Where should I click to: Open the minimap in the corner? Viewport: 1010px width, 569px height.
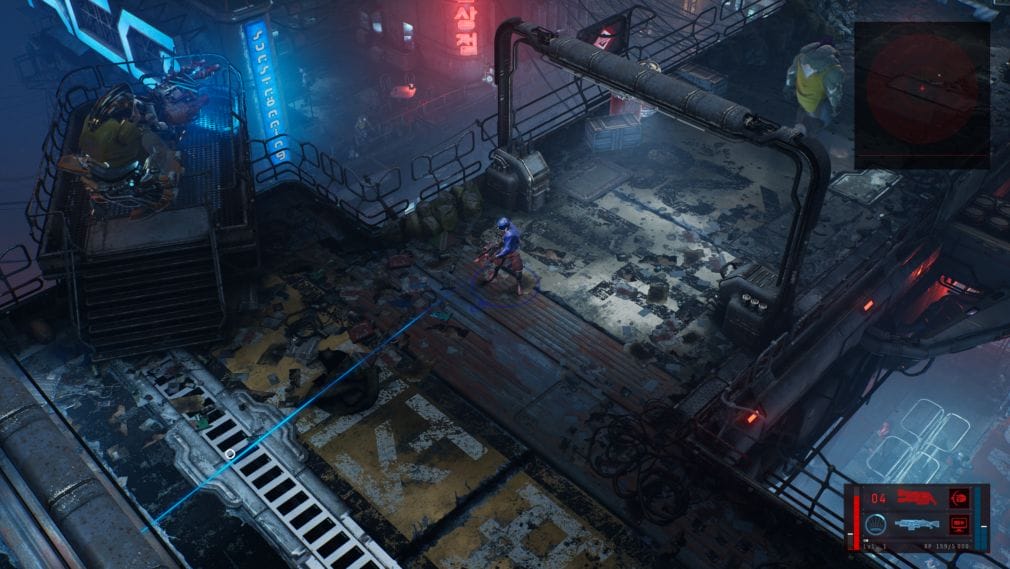(x=921, y=95)
